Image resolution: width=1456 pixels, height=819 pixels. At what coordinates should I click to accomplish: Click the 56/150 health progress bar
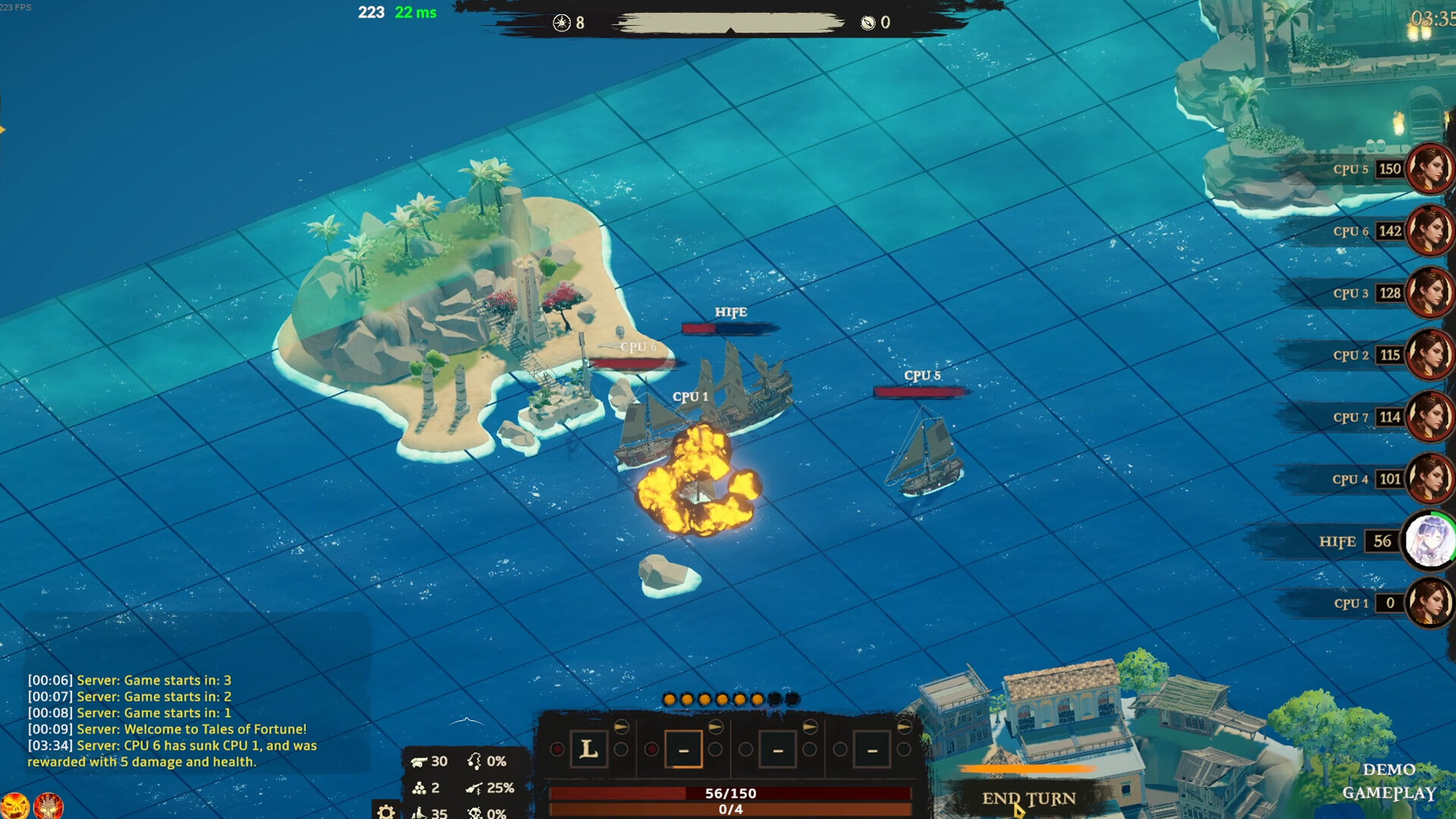coord(730,792)
